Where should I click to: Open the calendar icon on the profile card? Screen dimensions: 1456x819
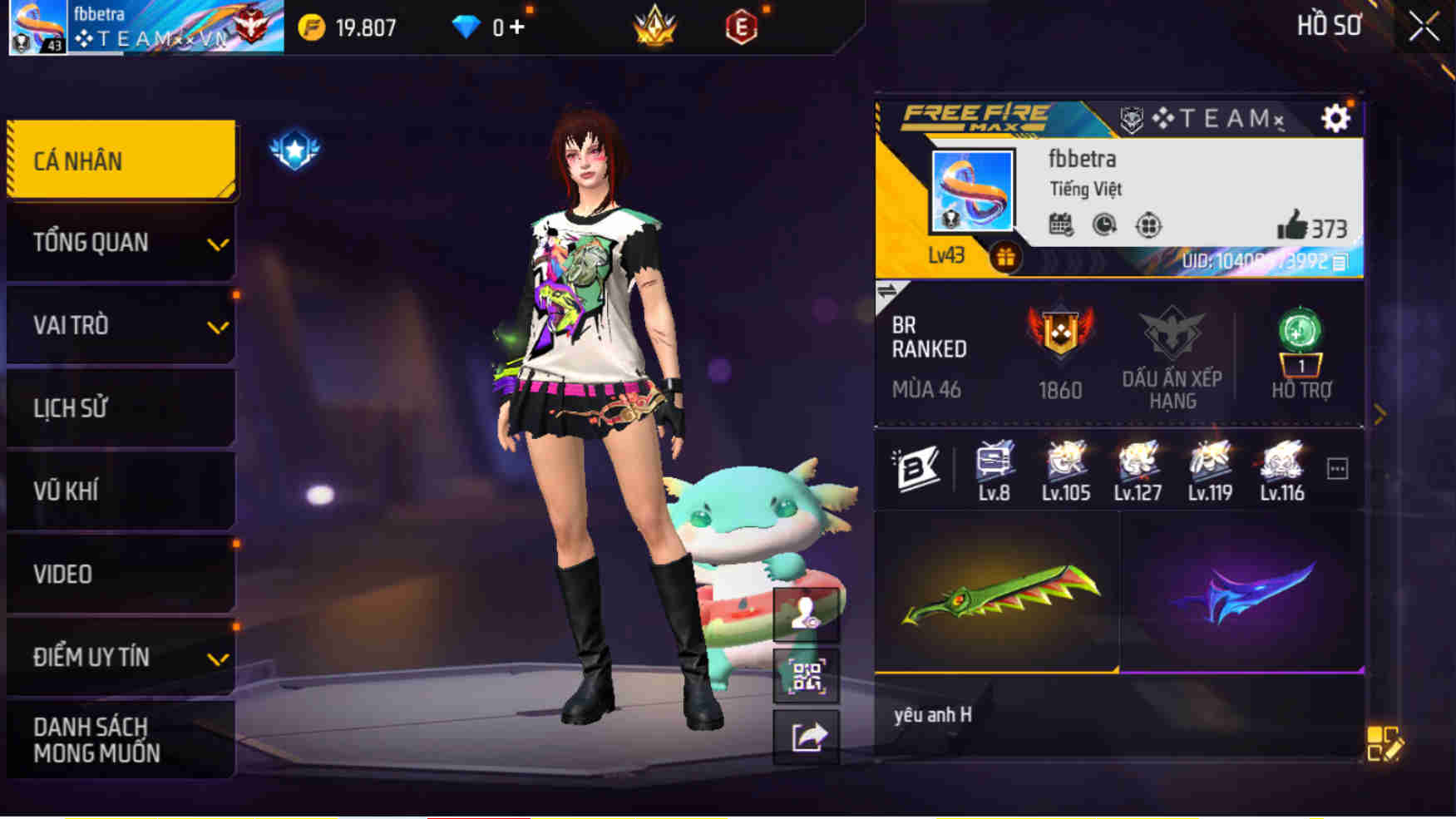1059,223
